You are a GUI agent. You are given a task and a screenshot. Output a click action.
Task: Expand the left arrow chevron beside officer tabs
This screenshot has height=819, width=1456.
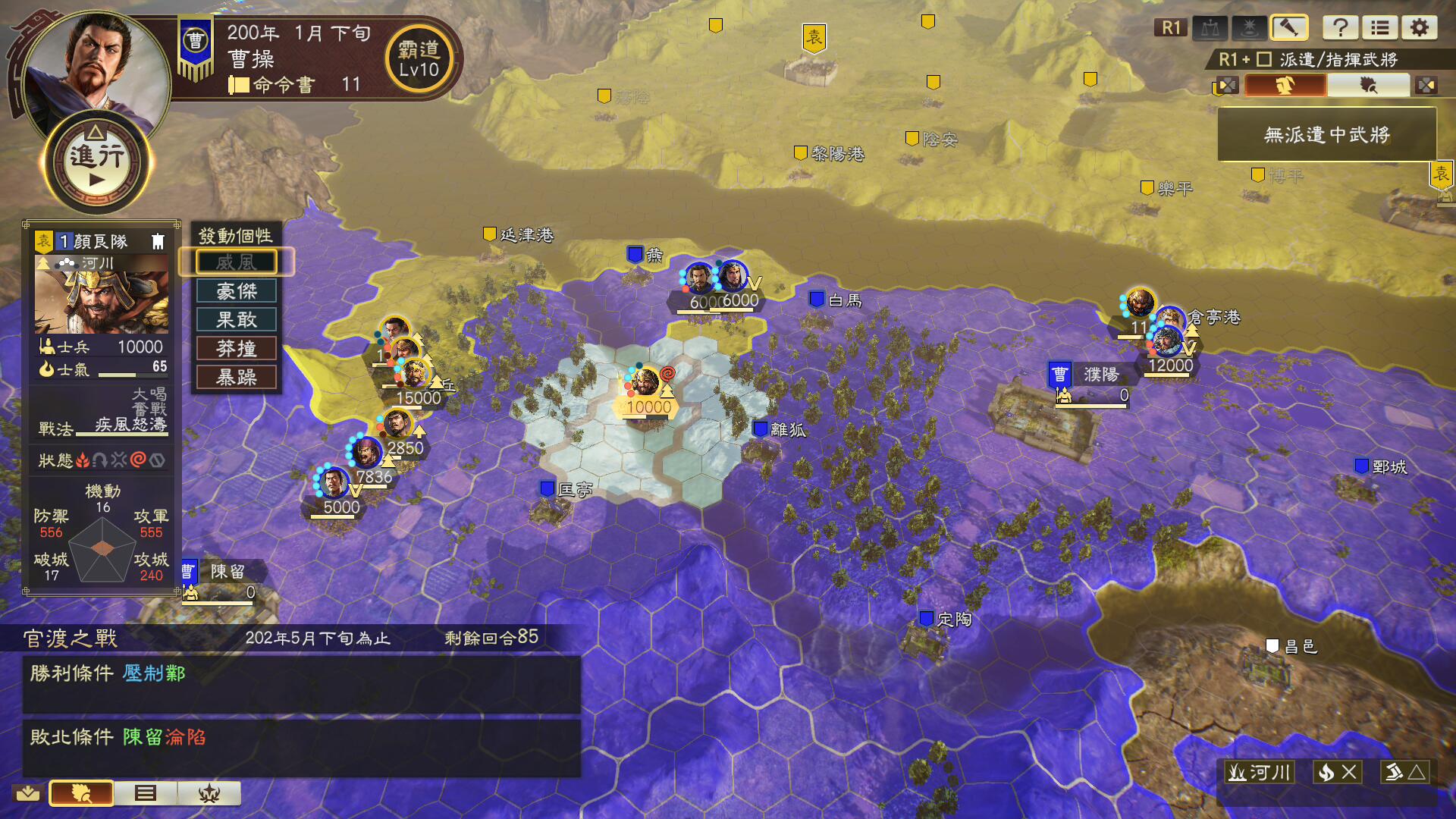(1225, 85)
